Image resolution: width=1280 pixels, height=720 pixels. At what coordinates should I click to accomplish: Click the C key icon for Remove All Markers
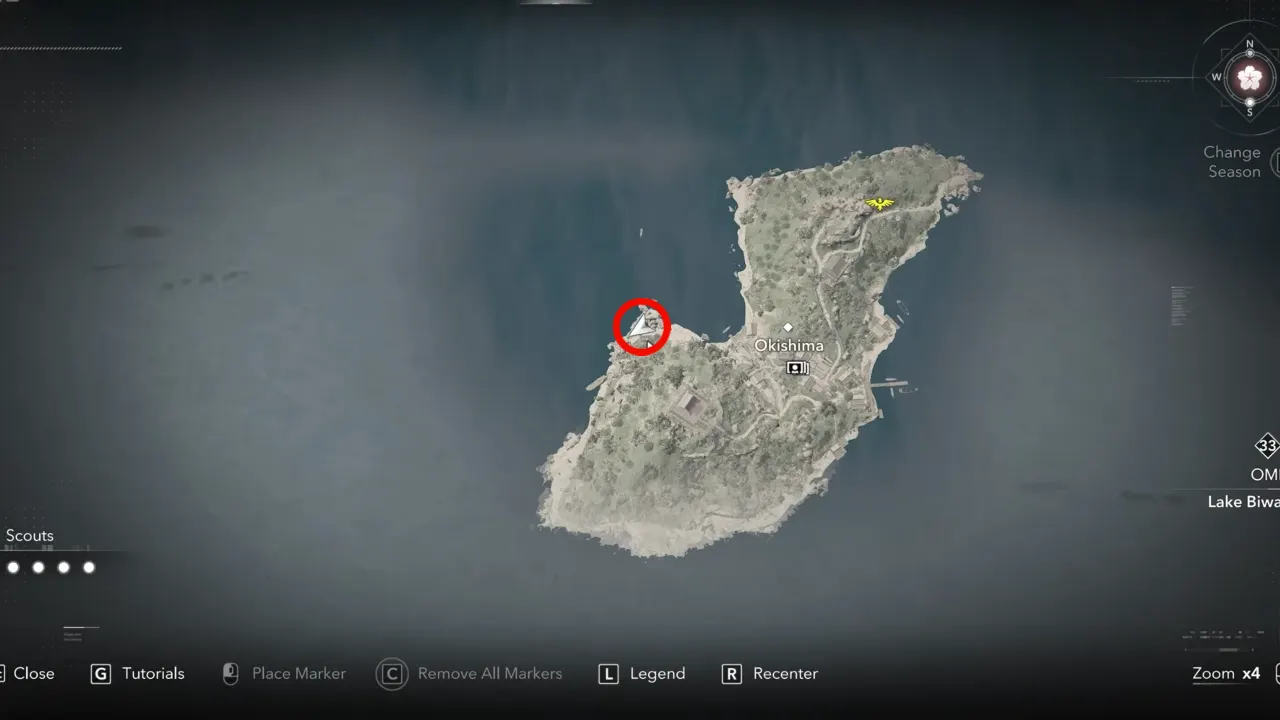click(x=391, y=674)
